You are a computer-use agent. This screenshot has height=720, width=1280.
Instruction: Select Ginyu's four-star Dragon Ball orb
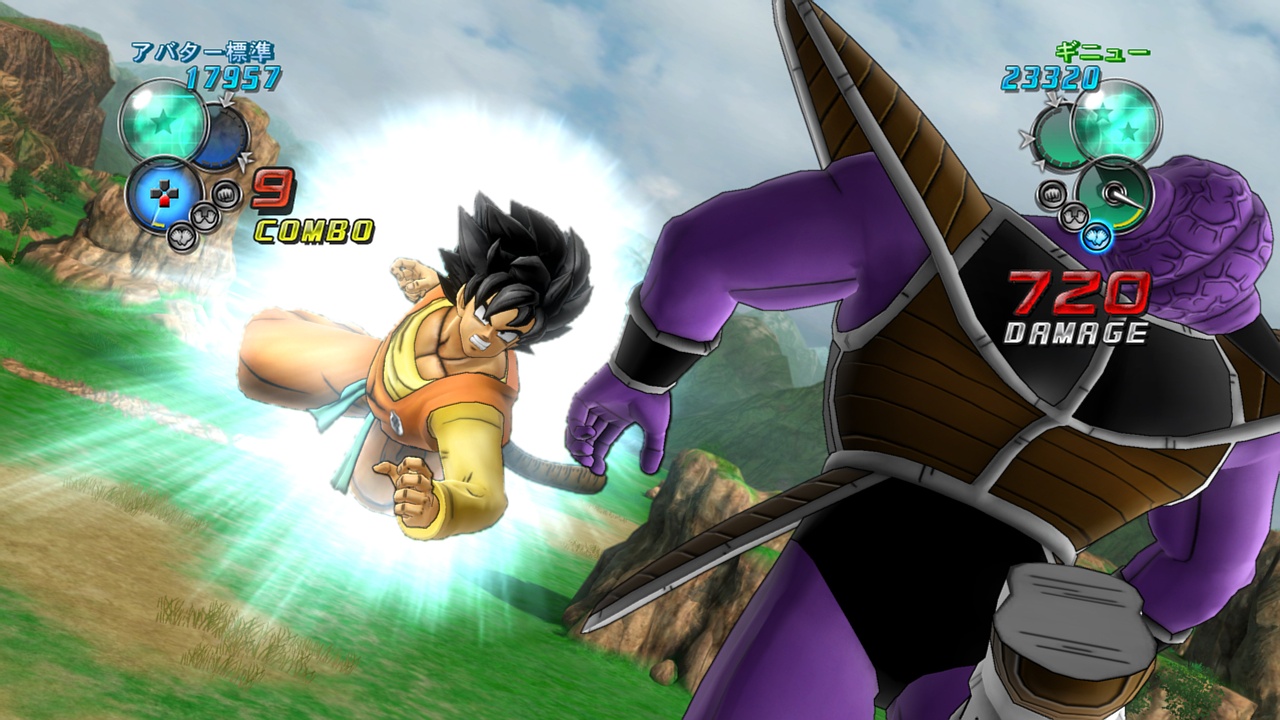[x=1115, y=122]
